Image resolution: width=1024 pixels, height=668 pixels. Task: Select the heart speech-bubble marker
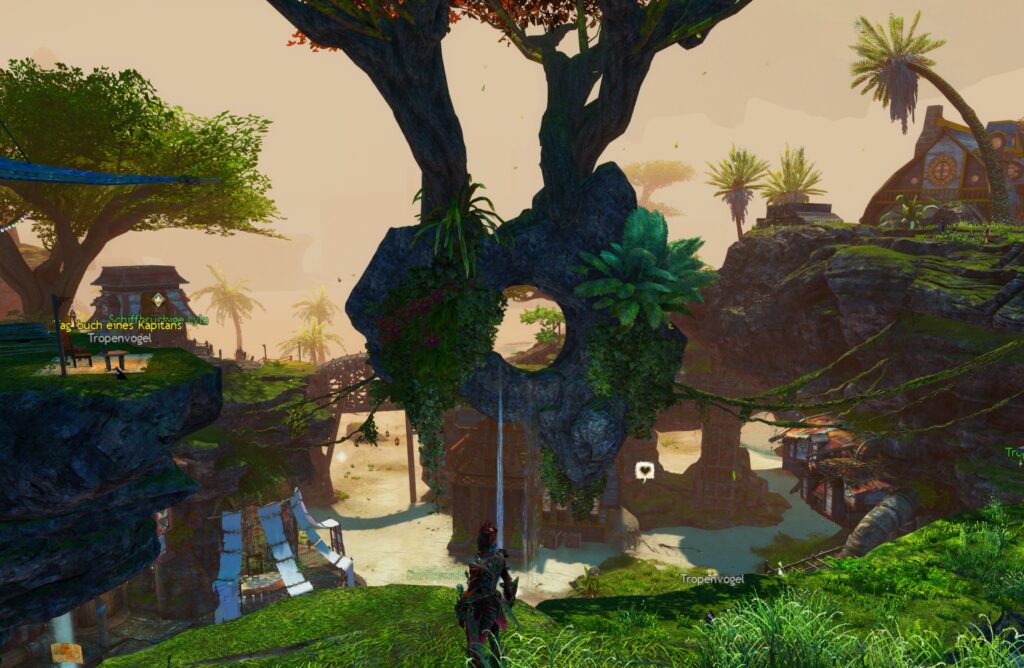(x=645, y=470)
